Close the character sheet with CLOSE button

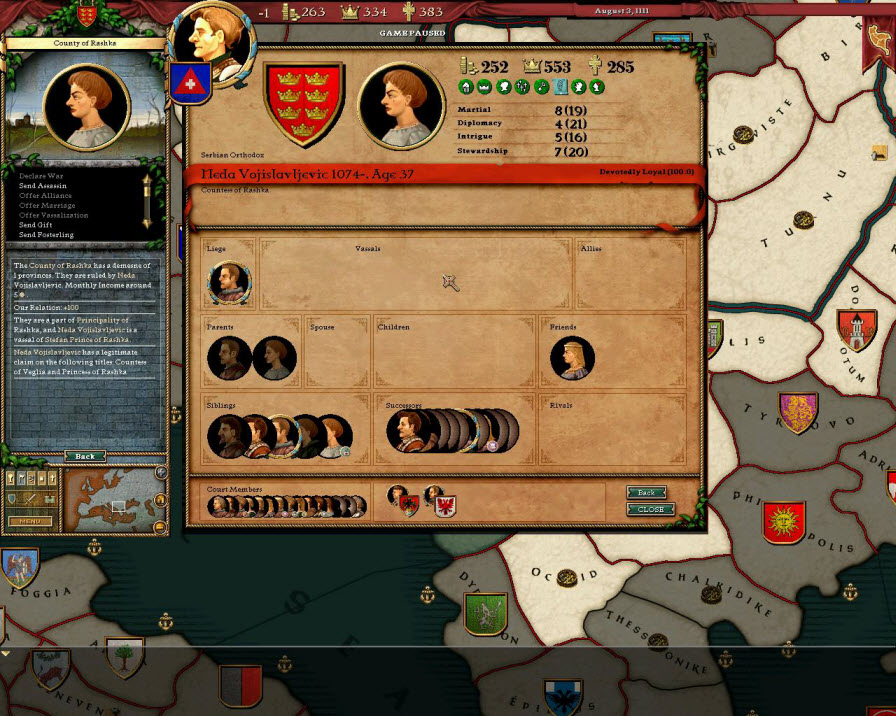650,509
